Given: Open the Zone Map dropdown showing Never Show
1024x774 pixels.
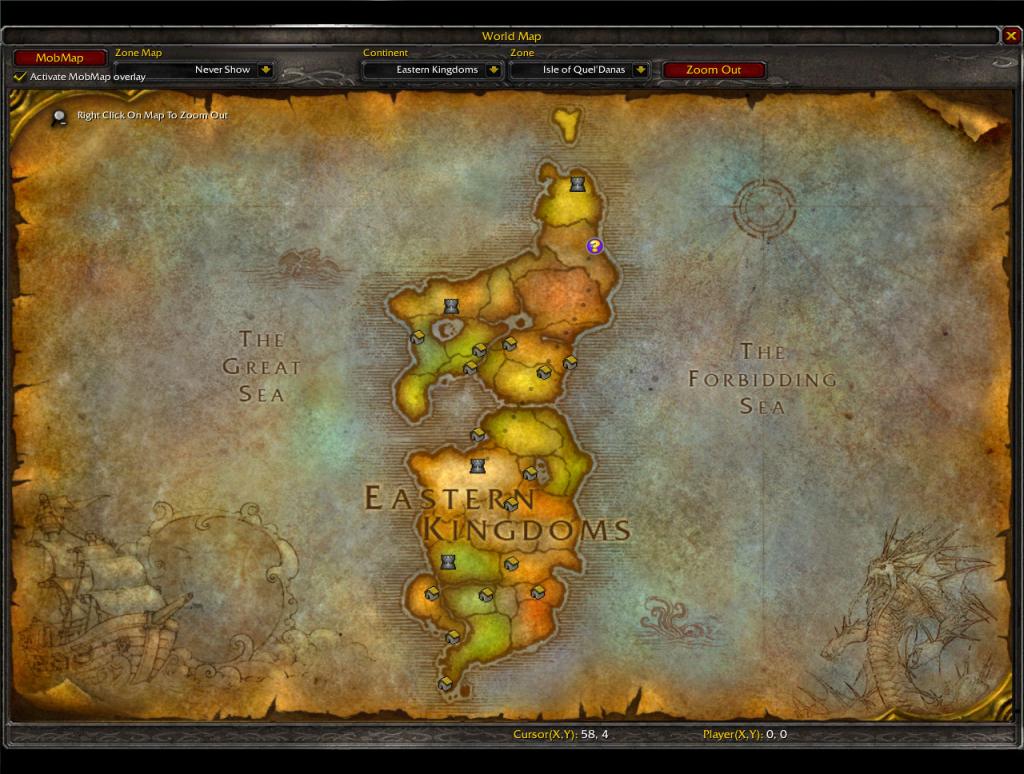Looking at the screenshot, I should pos(265,70).
